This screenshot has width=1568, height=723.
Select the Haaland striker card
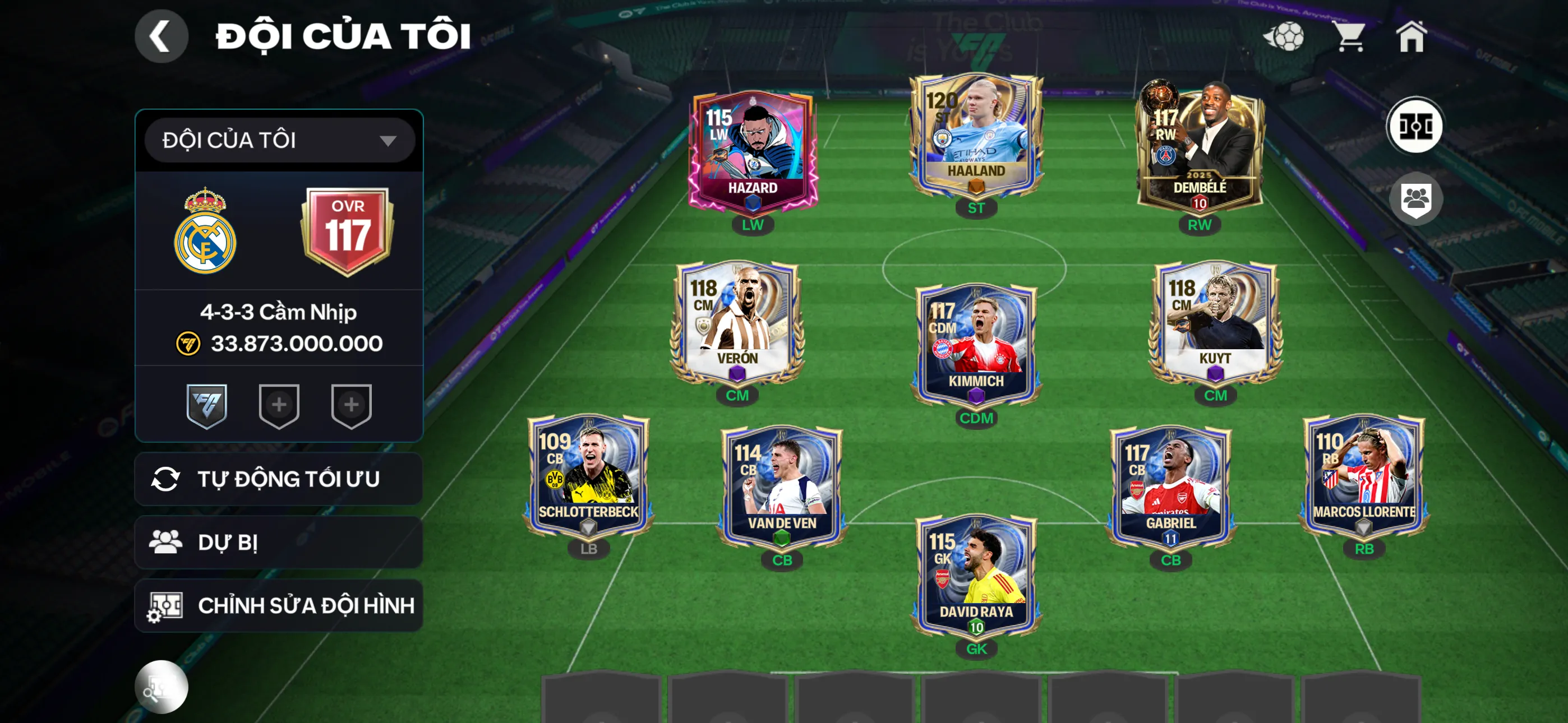pyautogui.click(x=976, y=137)
